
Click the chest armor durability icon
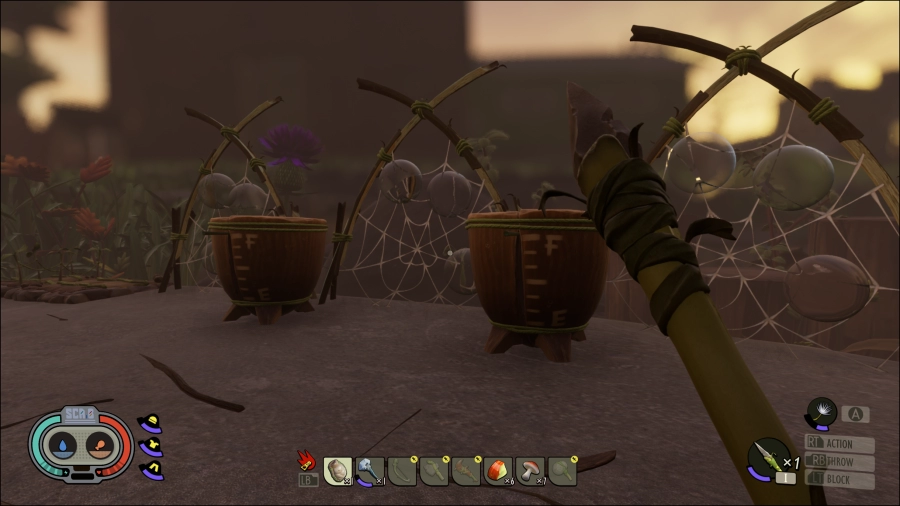(153, 445)
